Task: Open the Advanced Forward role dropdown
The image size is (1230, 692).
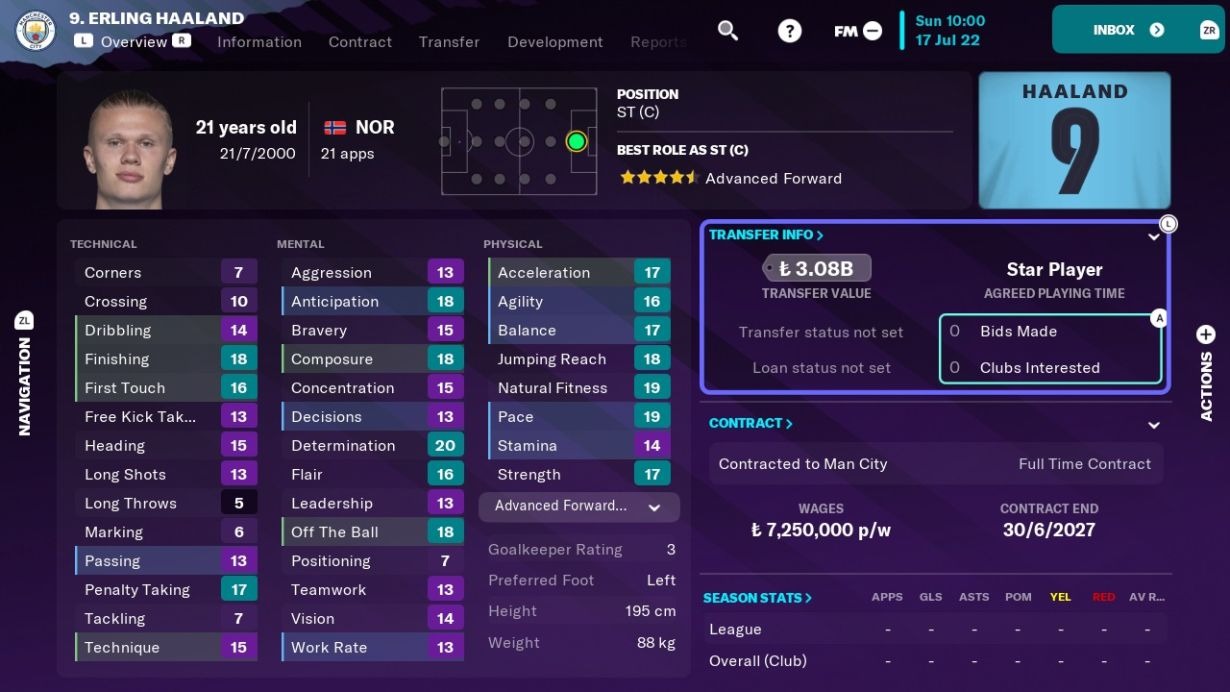Action: [579, 507]
